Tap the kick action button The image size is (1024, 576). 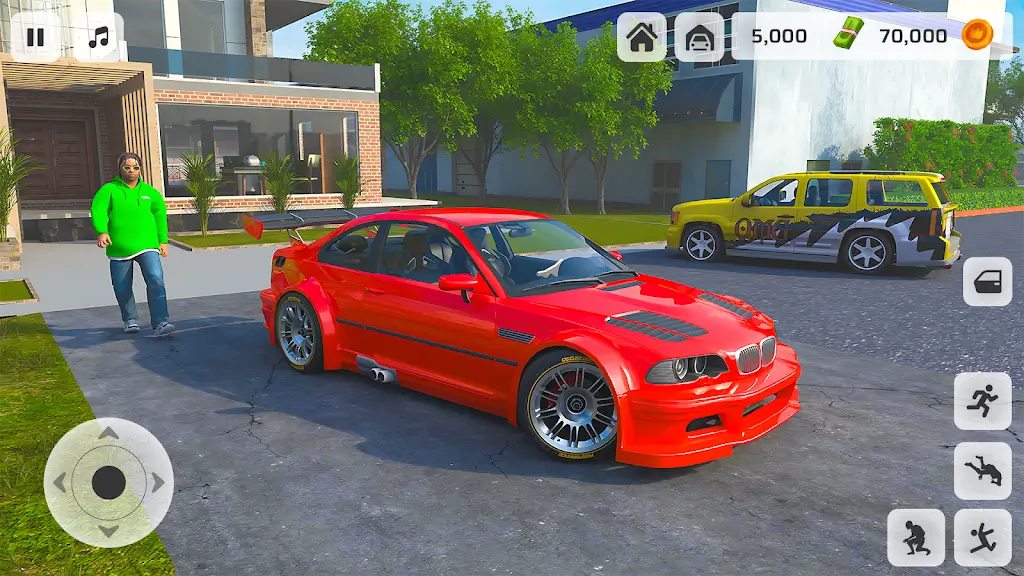pyautogui.click(x=982, y=537)
